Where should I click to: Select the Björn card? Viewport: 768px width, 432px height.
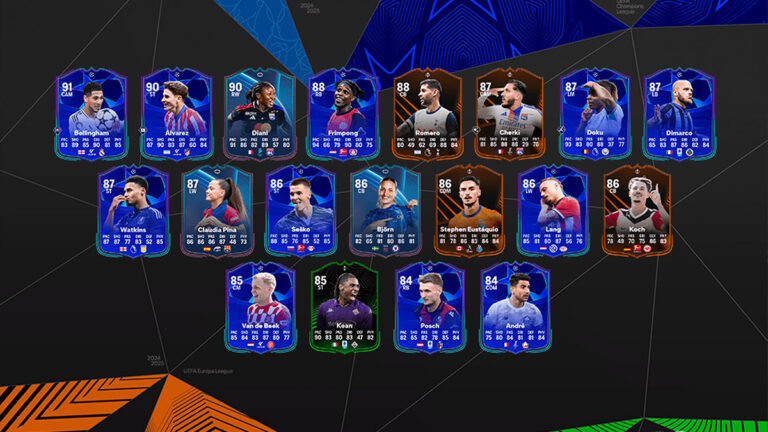pyautogui.click(x=385, y=210)
